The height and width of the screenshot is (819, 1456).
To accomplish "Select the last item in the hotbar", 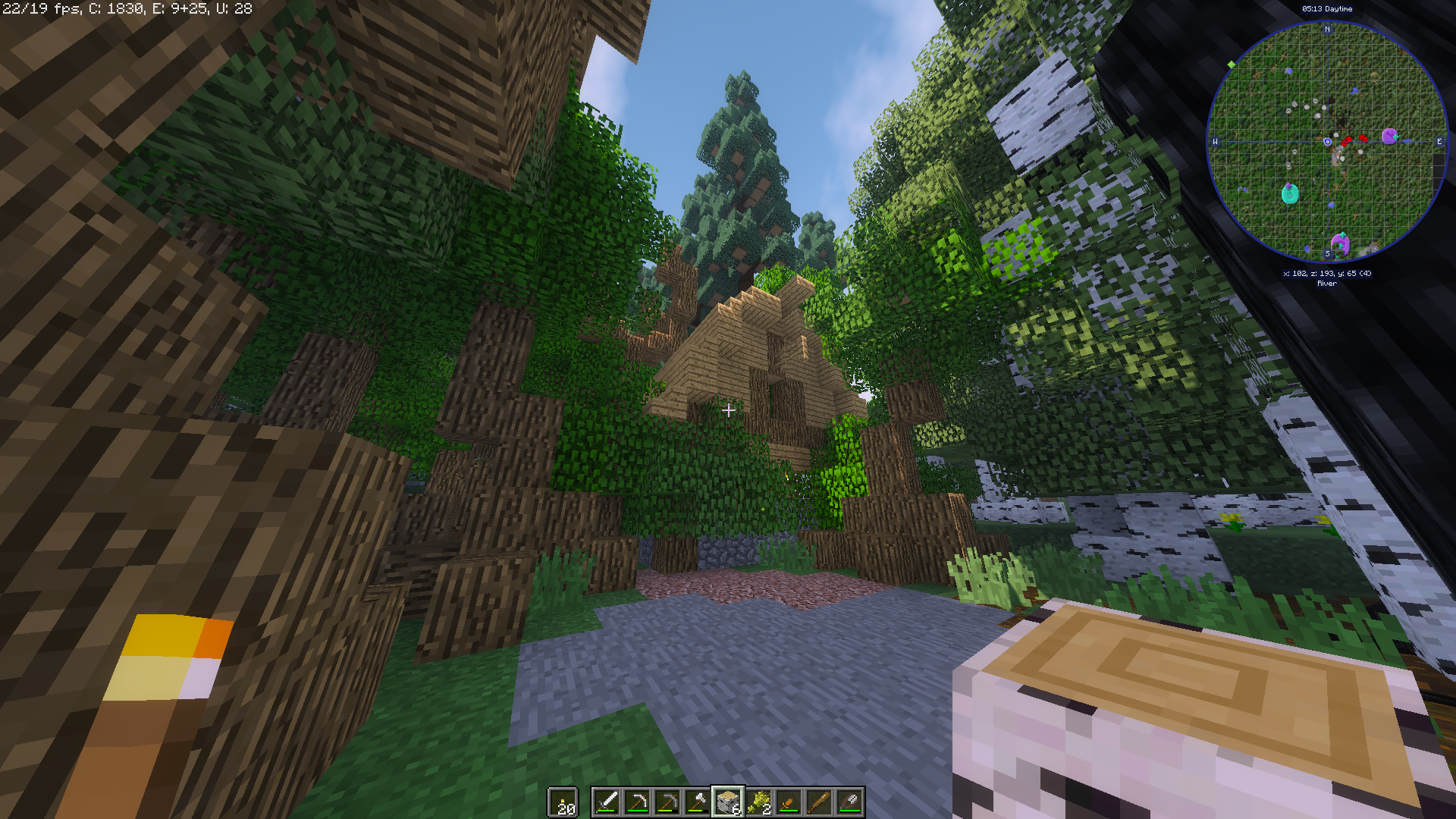I will click(x=851, y=802).
